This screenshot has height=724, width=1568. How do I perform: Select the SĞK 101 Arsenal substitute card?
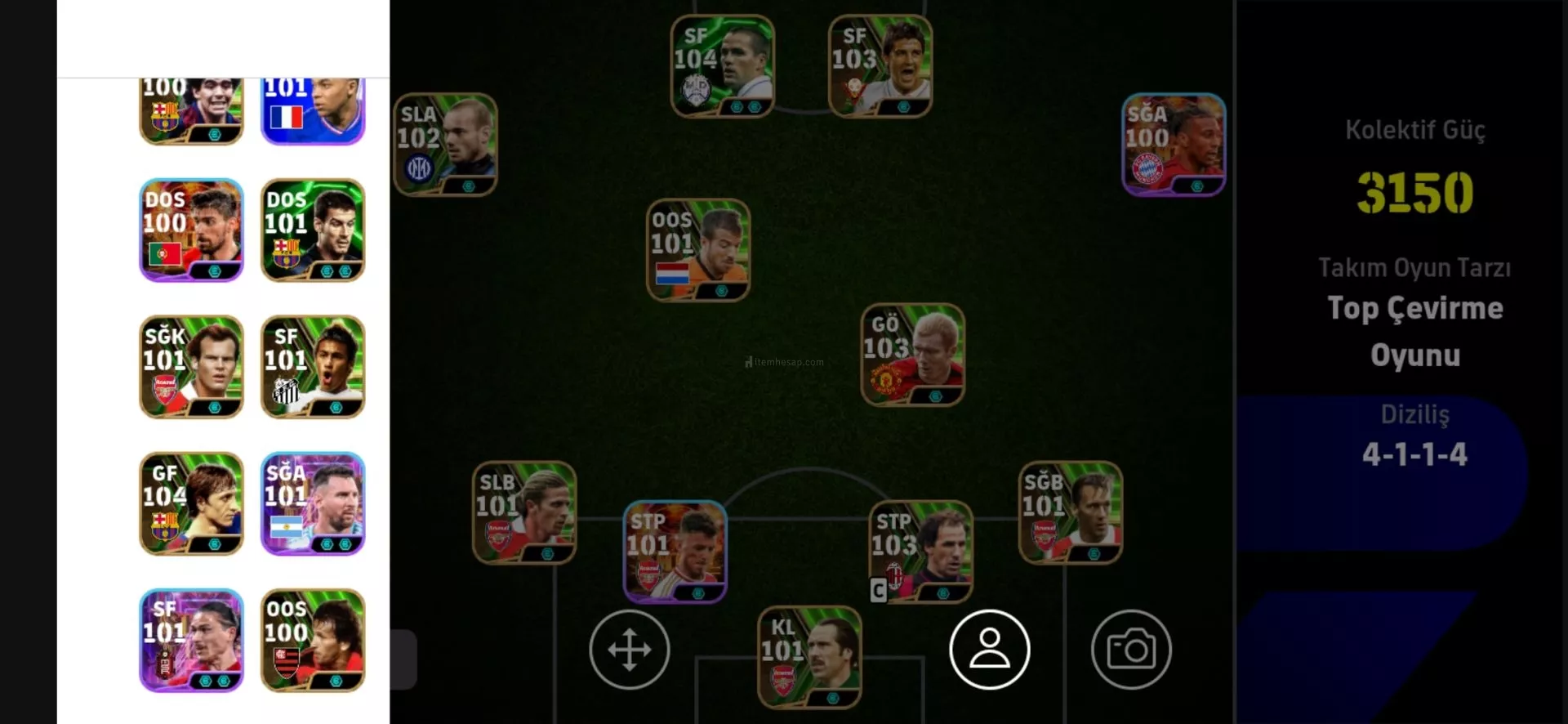[191, 367]
